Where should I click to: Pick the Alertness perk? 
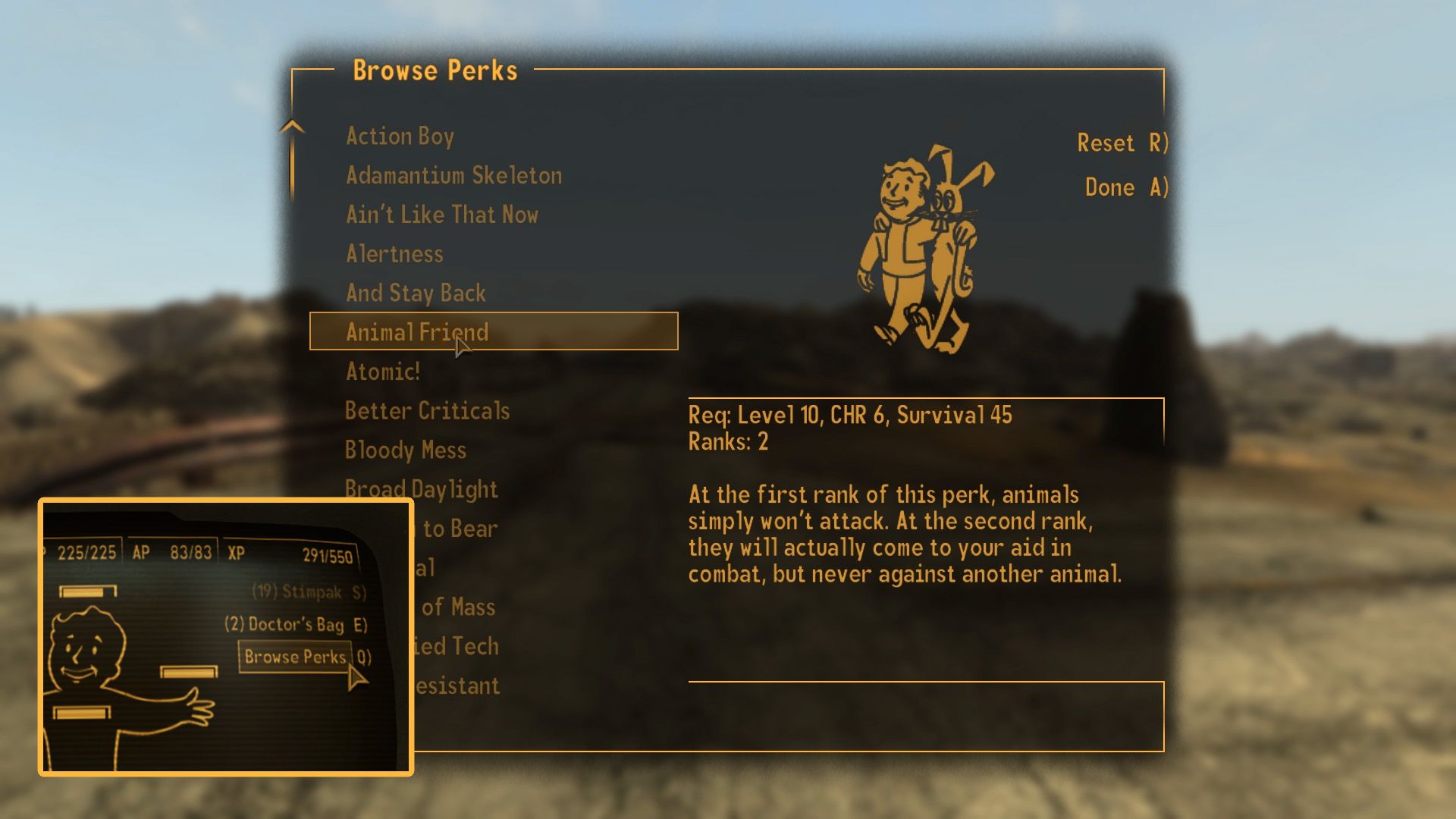[394, 254]
